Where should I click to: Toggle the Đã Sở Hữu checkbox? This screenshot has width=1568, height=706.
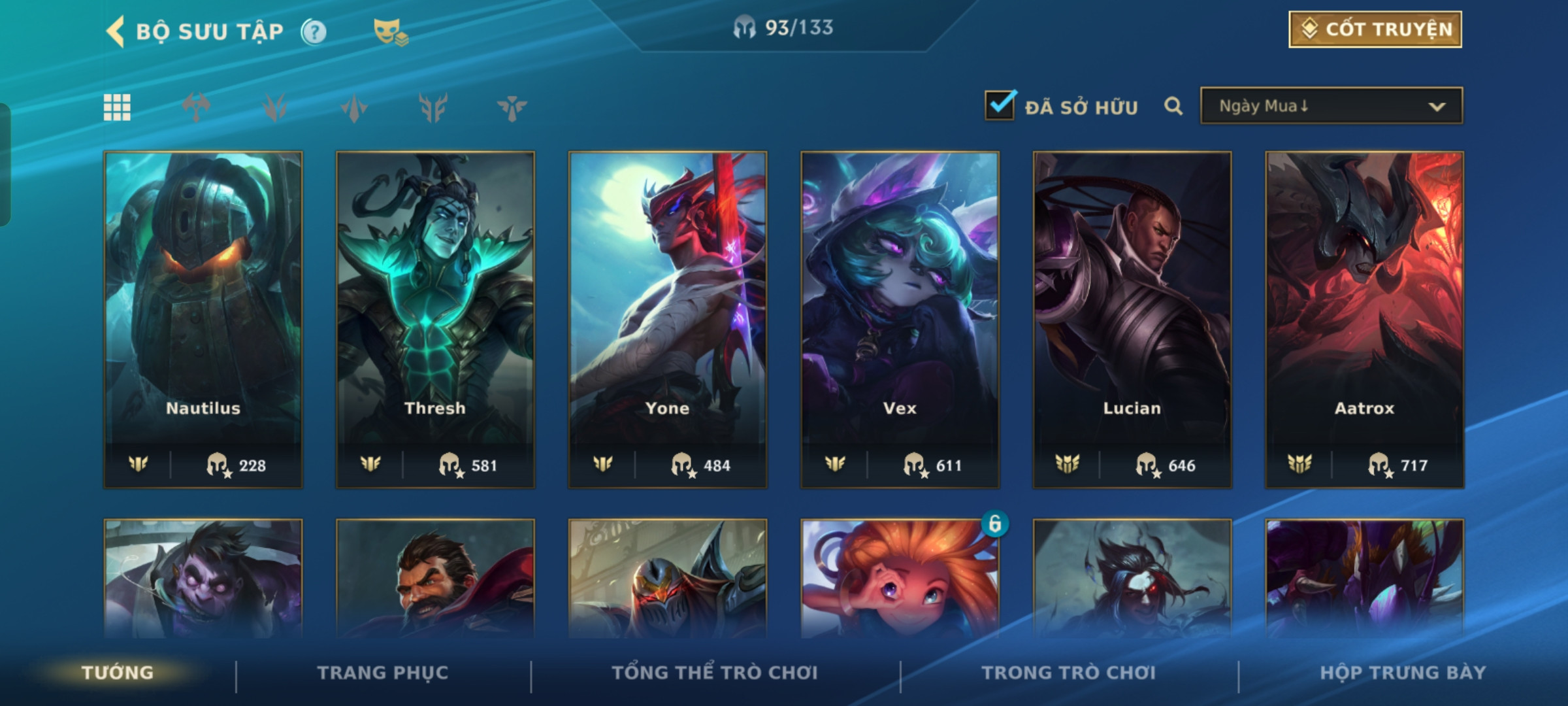point(1000,106)
